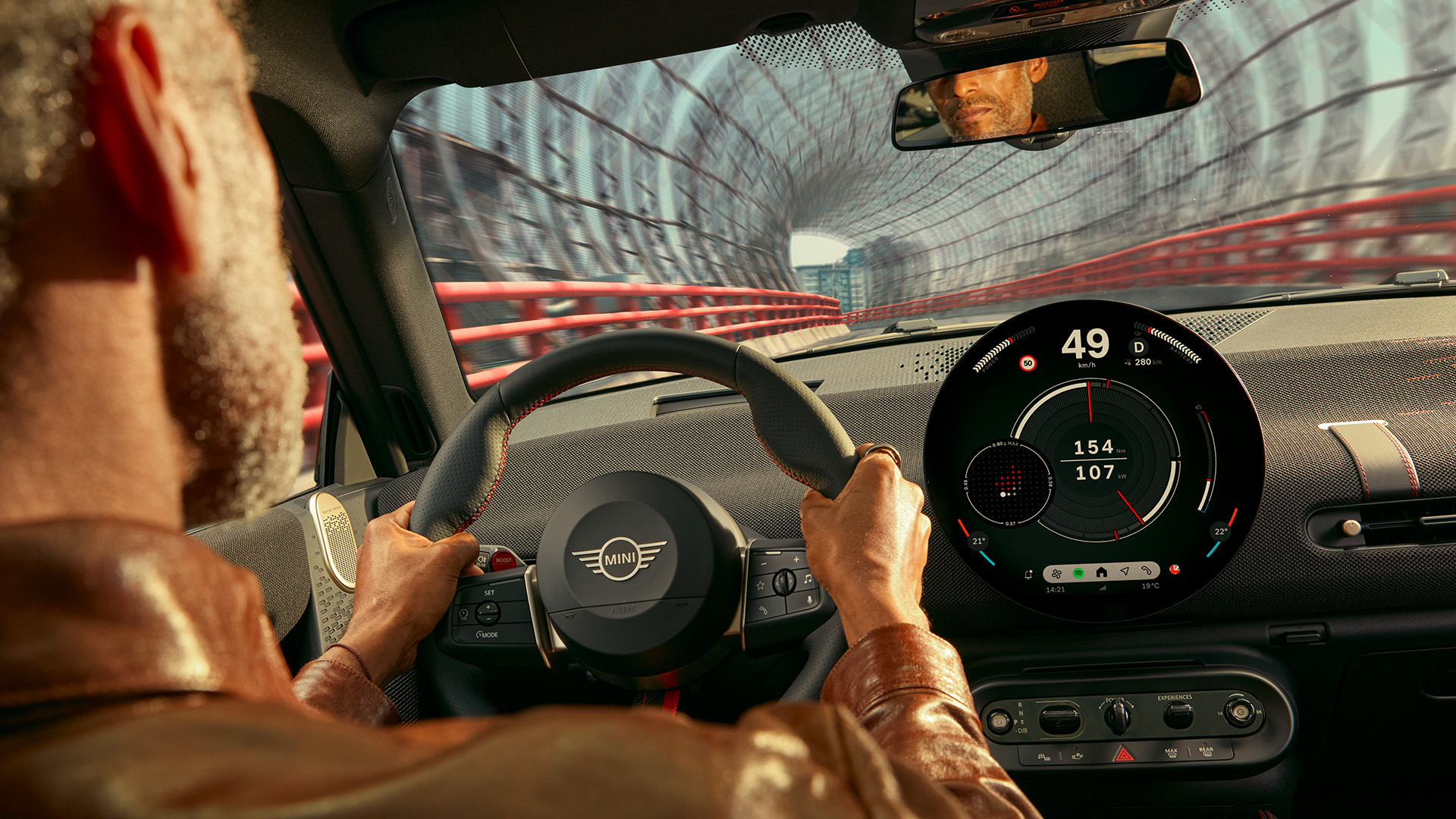Open the climate fan control
This screenshot has height=819, width=1456.
pos(1056,573)
